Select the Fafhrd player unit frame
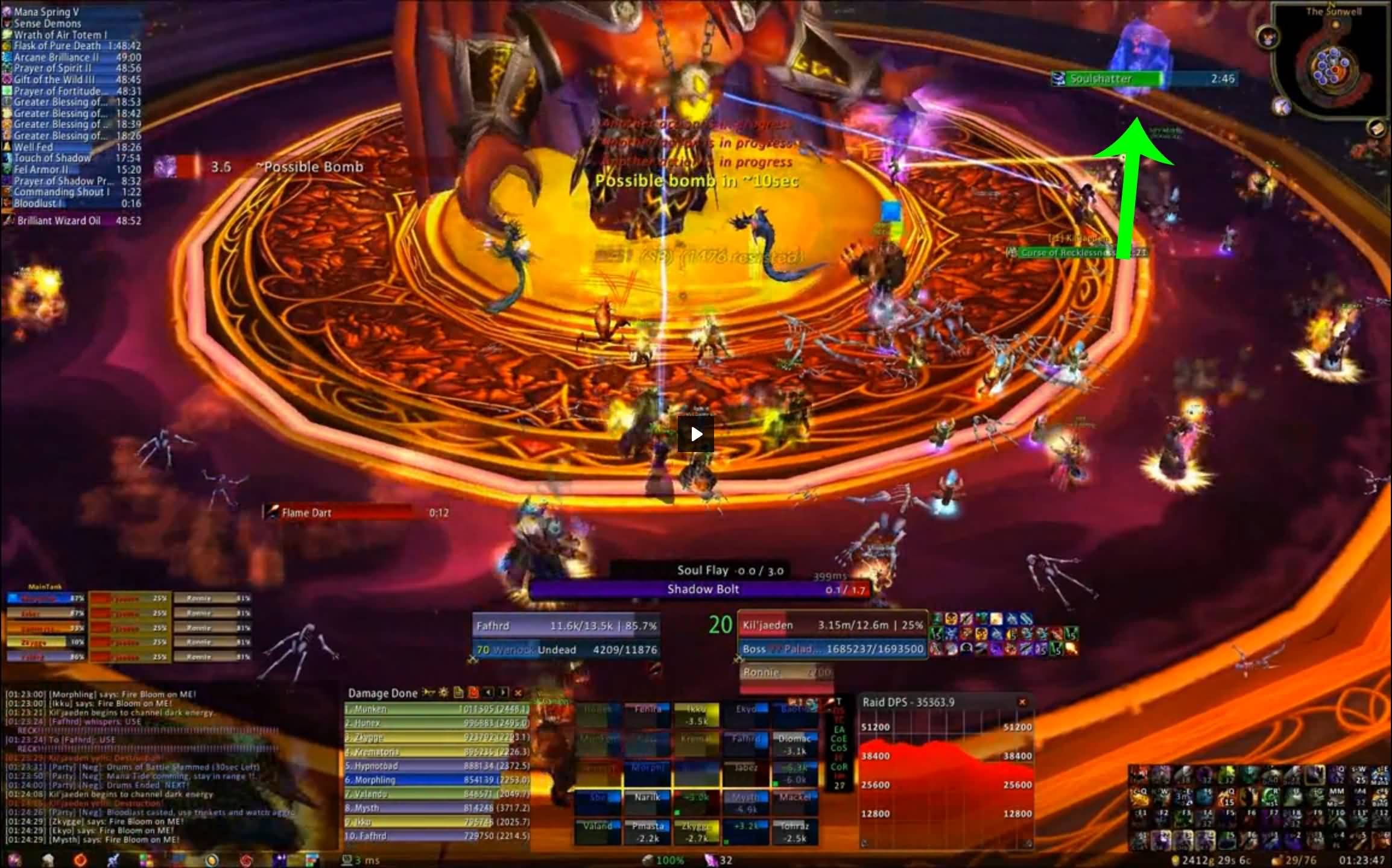1392x868 pixels. [565, 626]
